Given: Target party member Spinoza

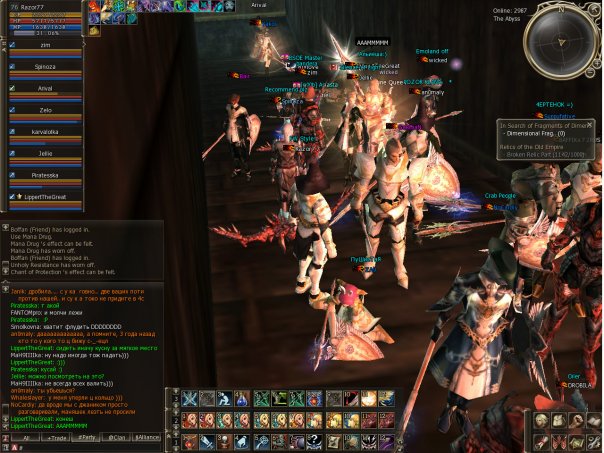Looking at the screenshot, I should pyautogui.click(x=44, y=66).
